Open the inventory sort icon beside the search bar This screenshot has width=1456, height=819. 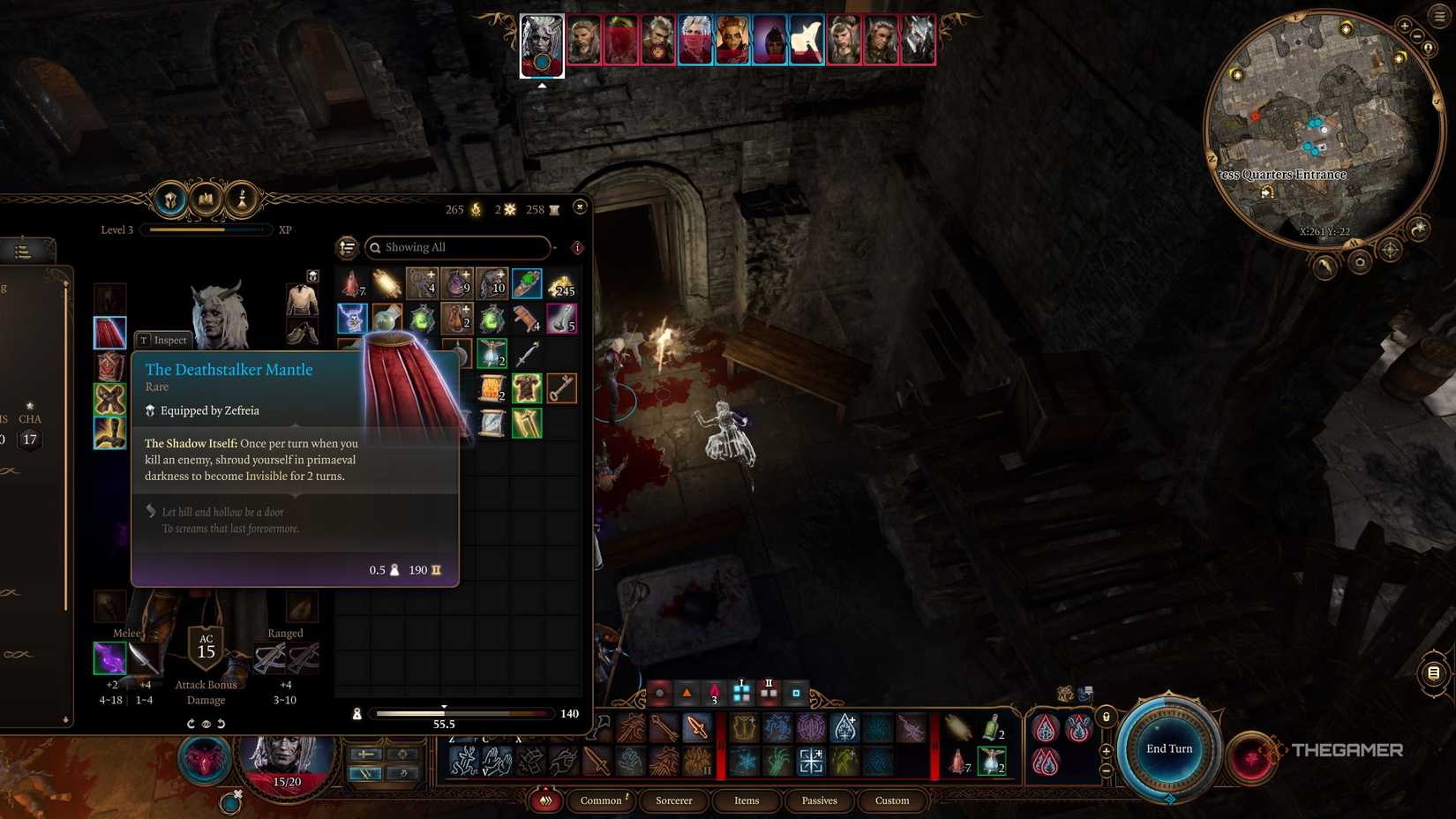[x=348, y=248]
